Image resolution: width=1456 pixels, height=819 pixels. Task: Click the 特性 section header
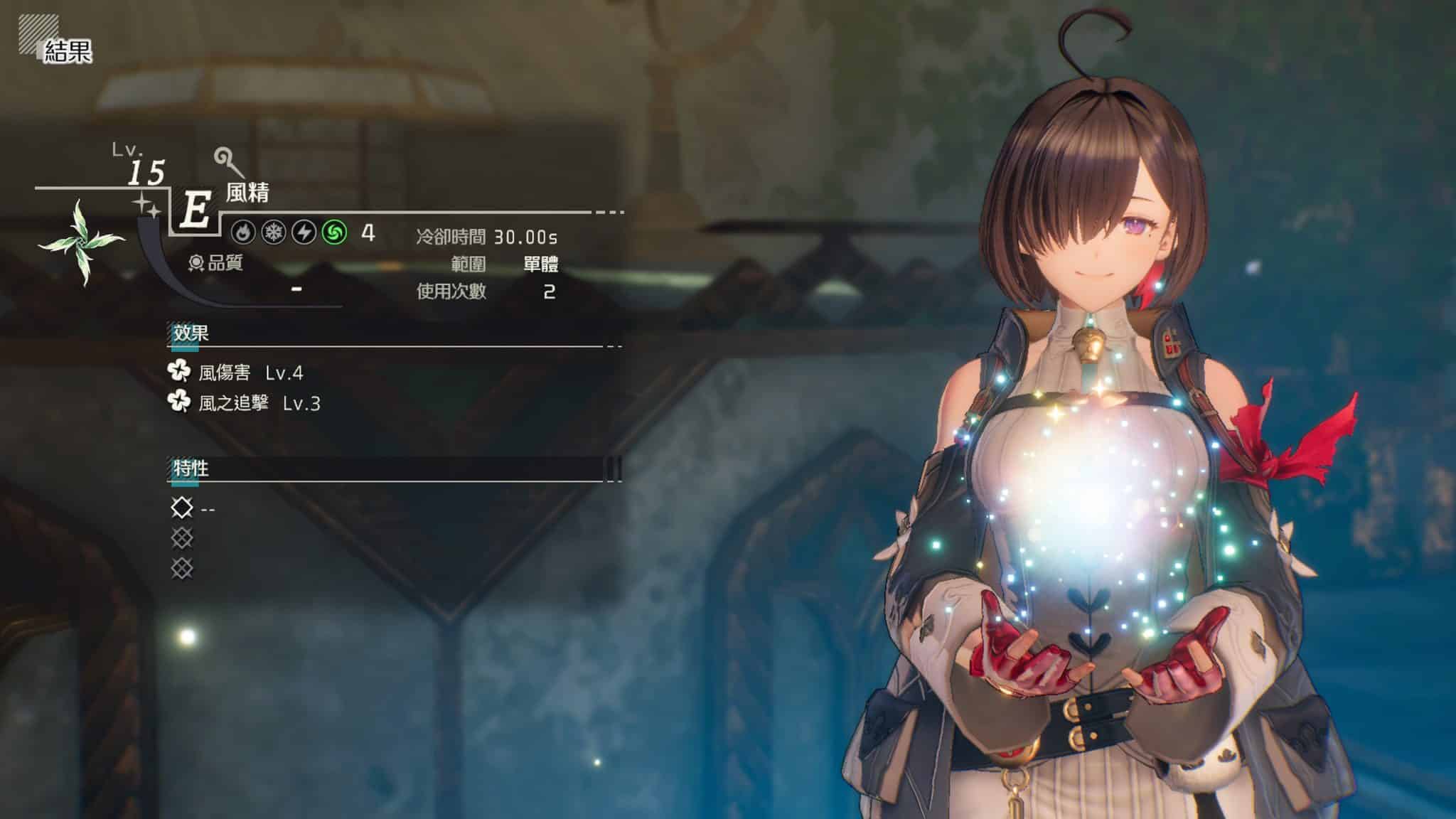click(x=191, y=469)
